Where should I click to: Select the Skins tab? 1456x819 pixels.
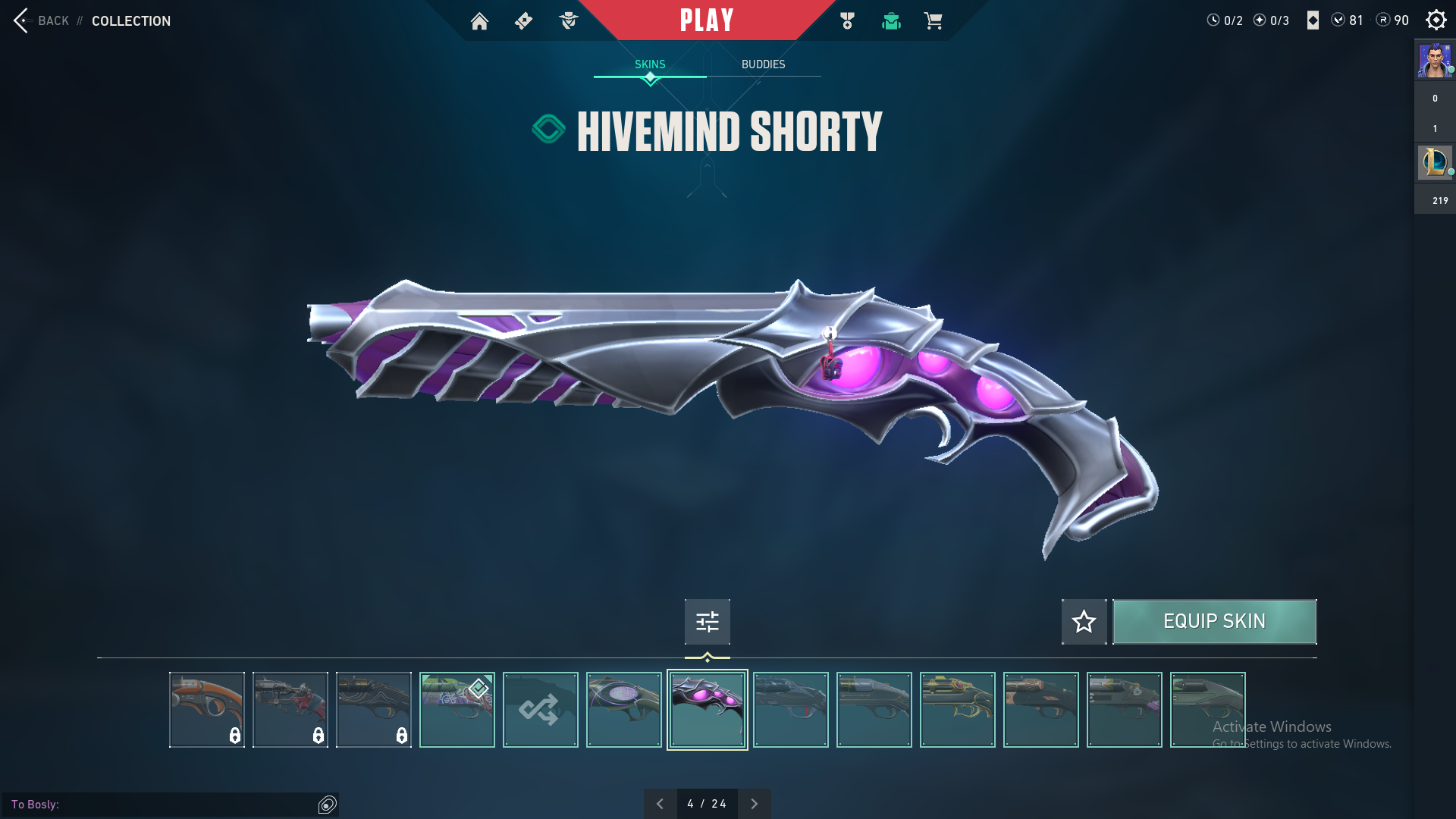650,64
